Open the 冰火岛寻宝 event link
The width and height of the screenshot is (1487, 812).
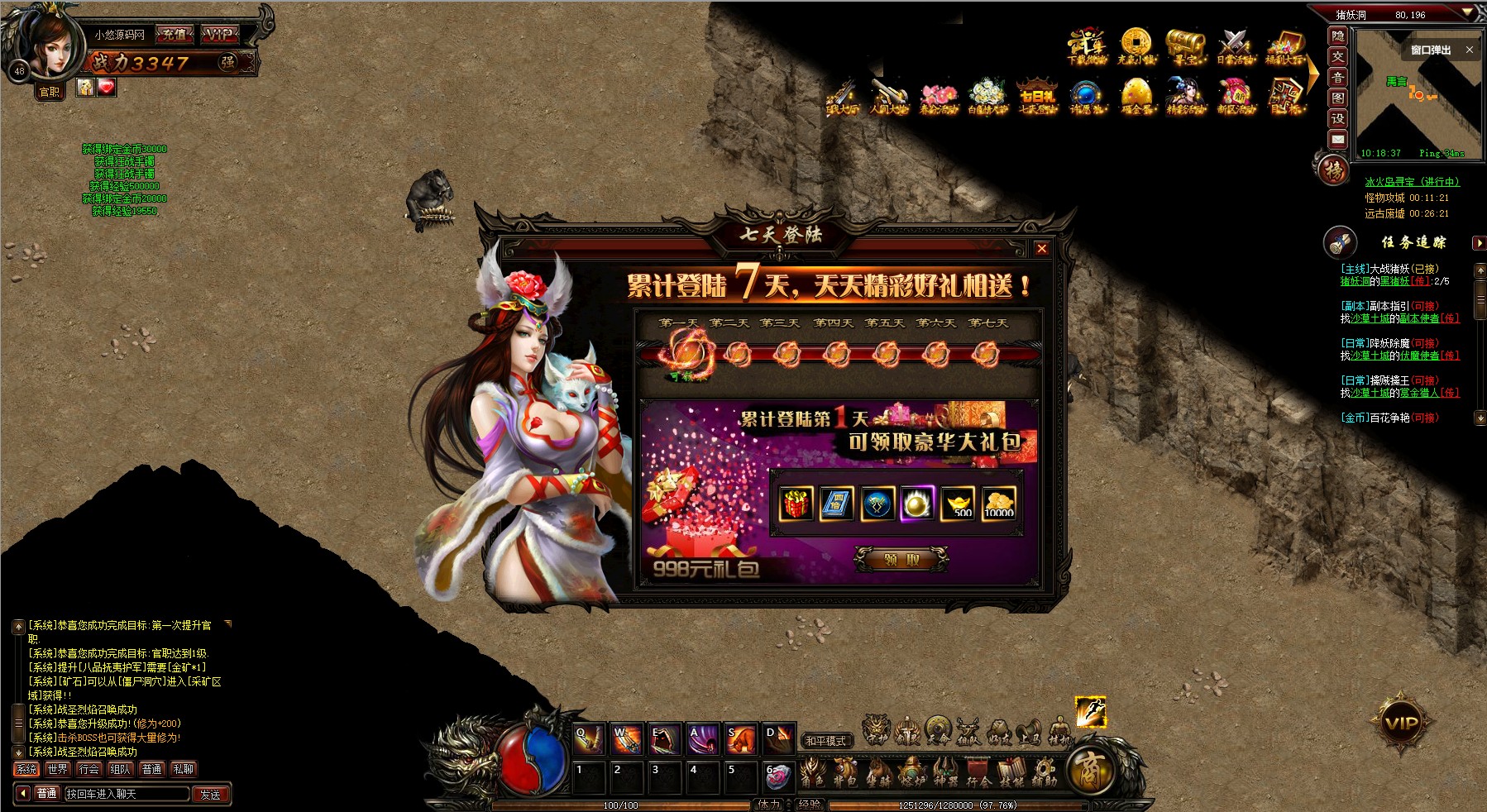(x=1412, y=182)
